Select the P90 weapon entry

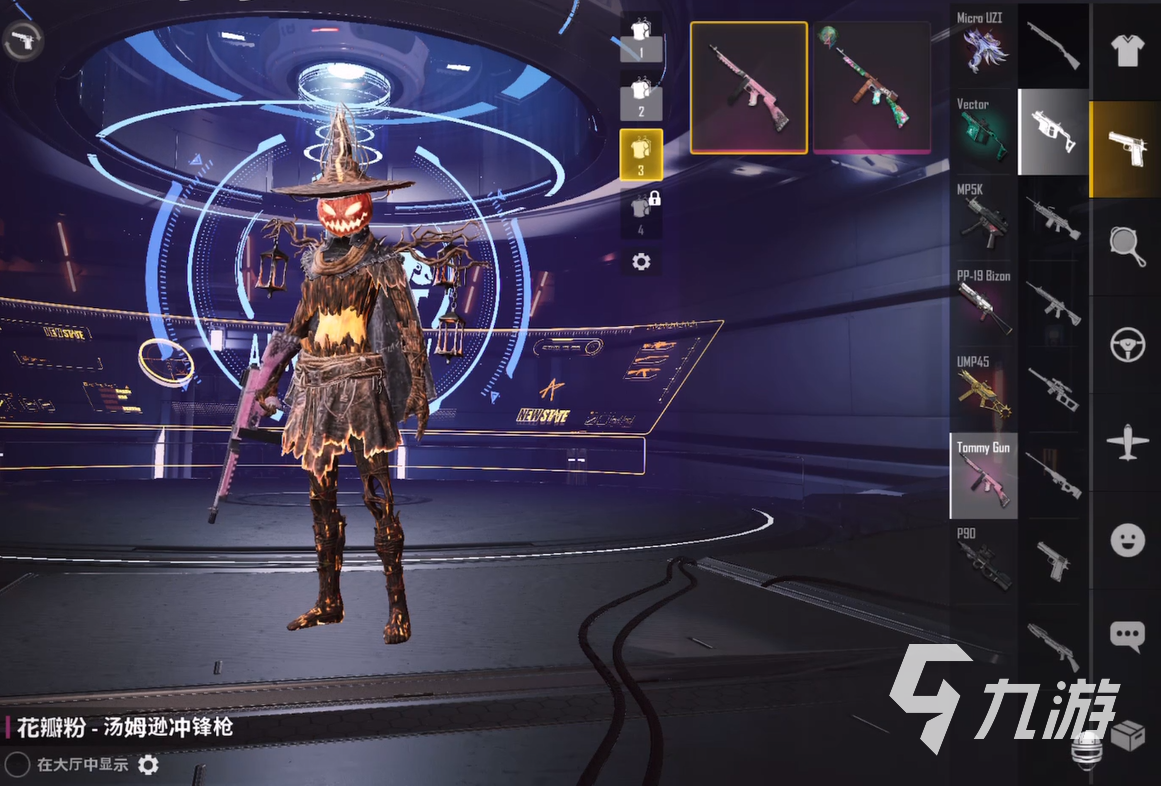click(983, 561)
